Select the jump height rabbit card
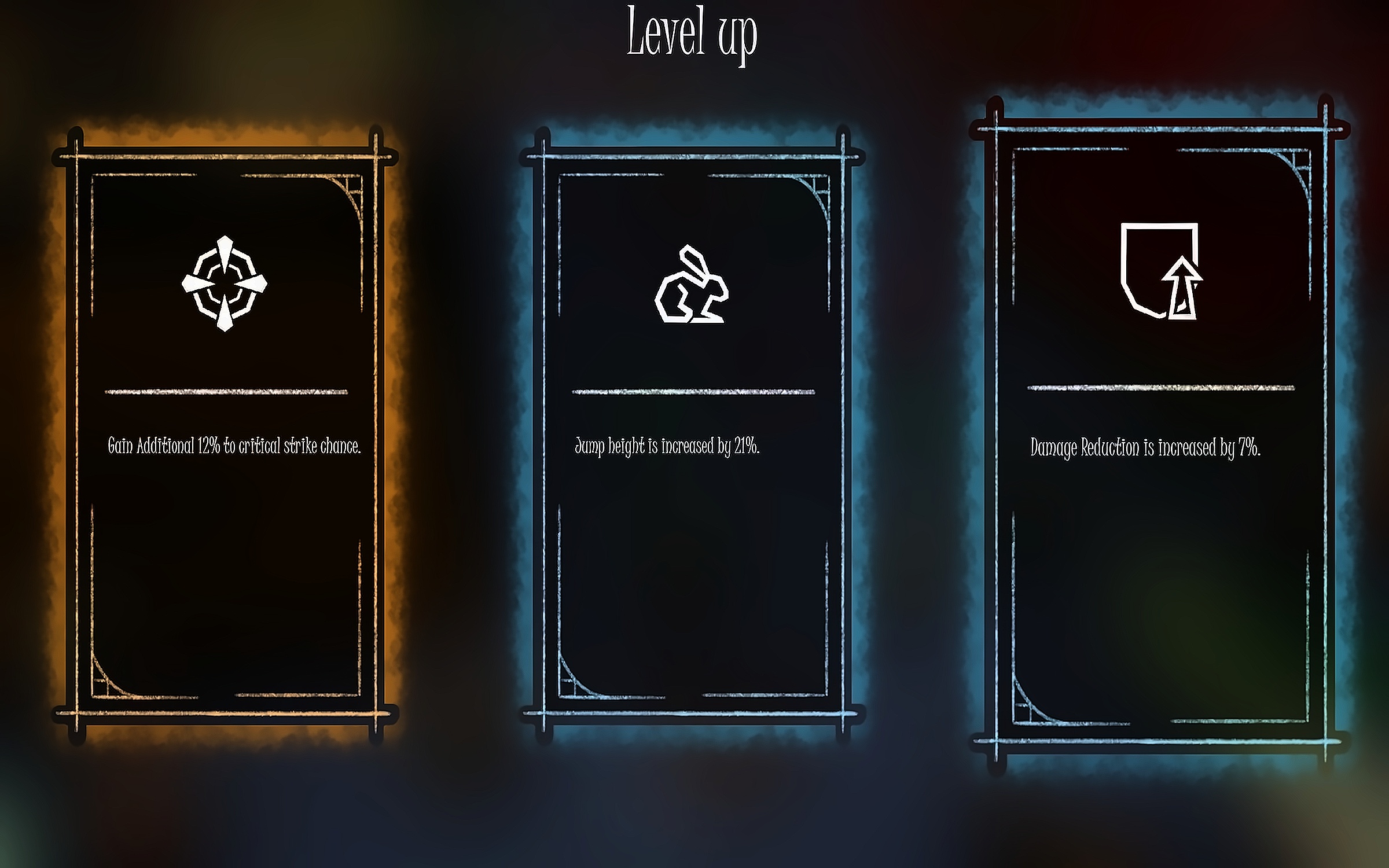This screenshot has width=1389, height=868. point(692,434)
